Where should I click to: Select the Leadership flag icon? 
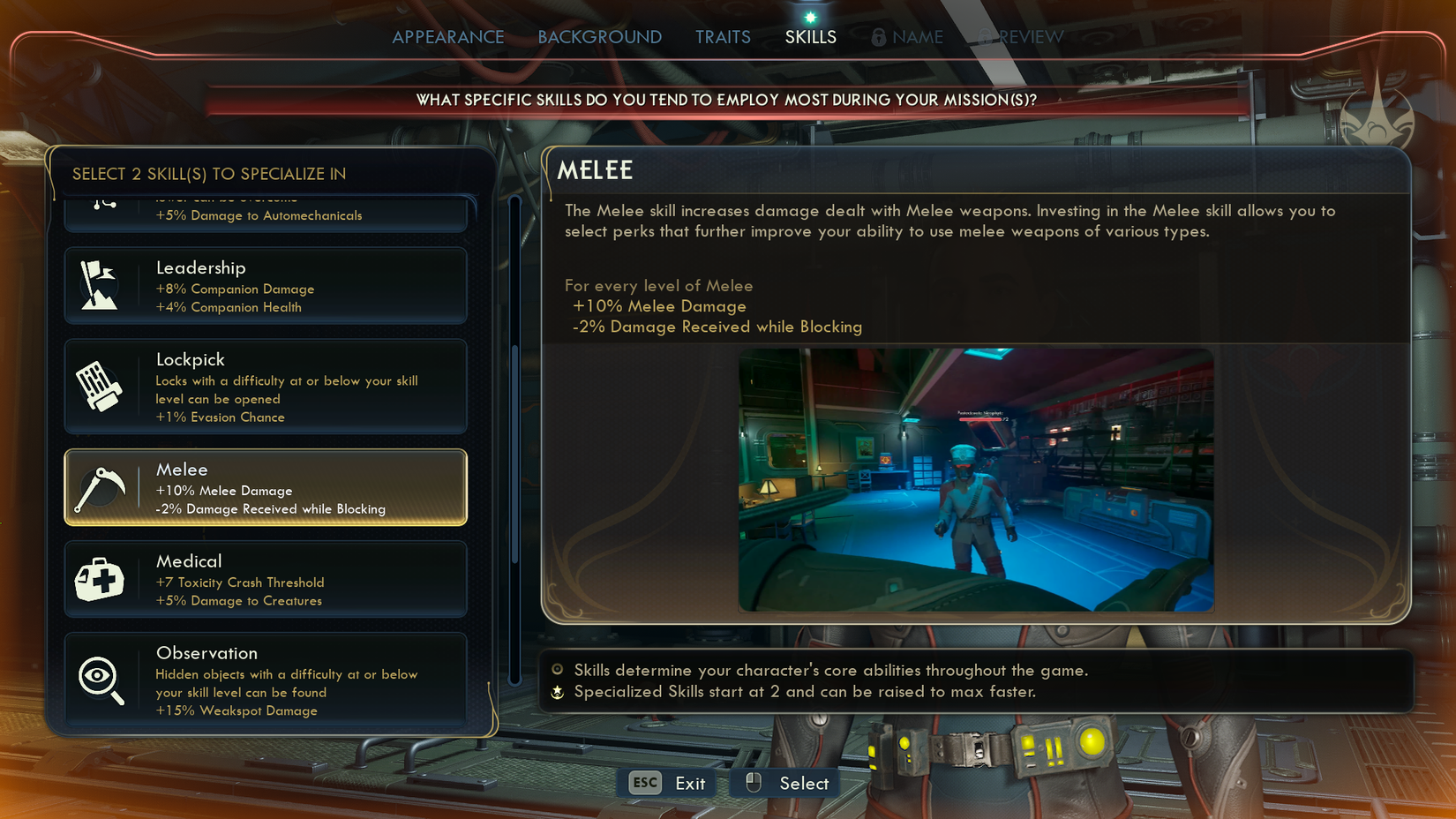[100, 284]
